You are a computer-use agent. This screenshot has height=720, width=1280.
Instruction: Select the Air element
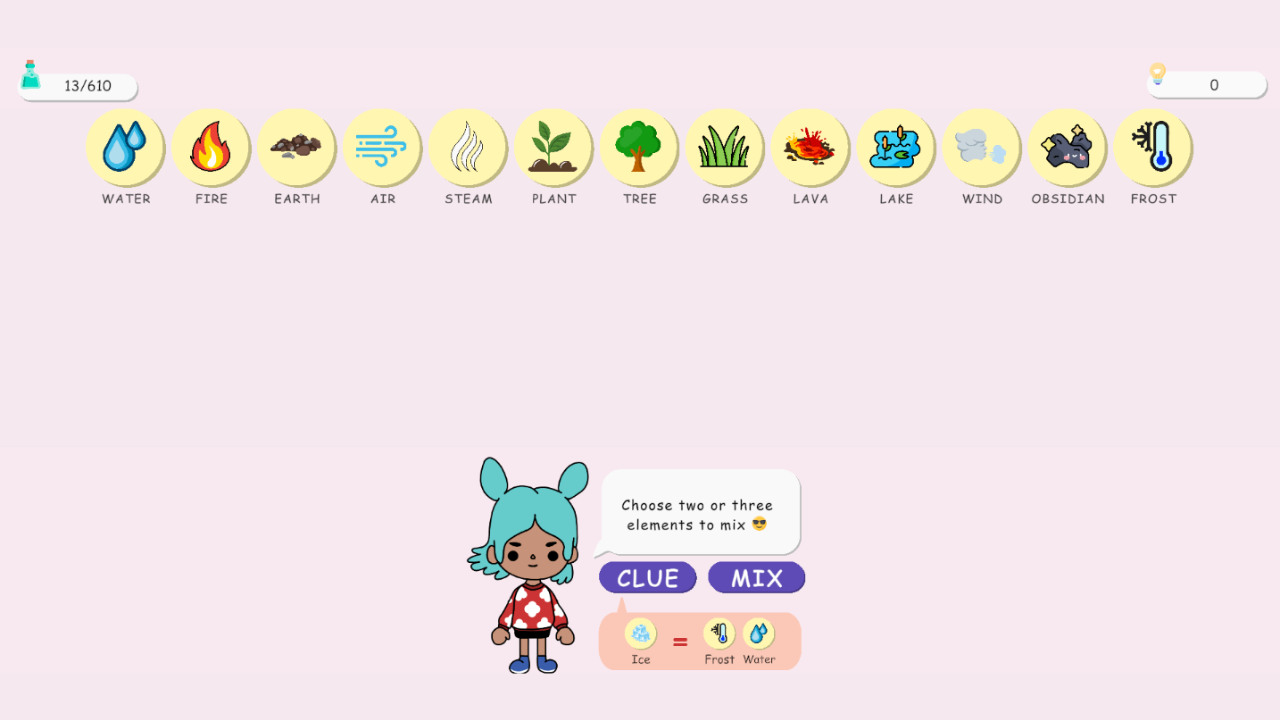(383, 148)
